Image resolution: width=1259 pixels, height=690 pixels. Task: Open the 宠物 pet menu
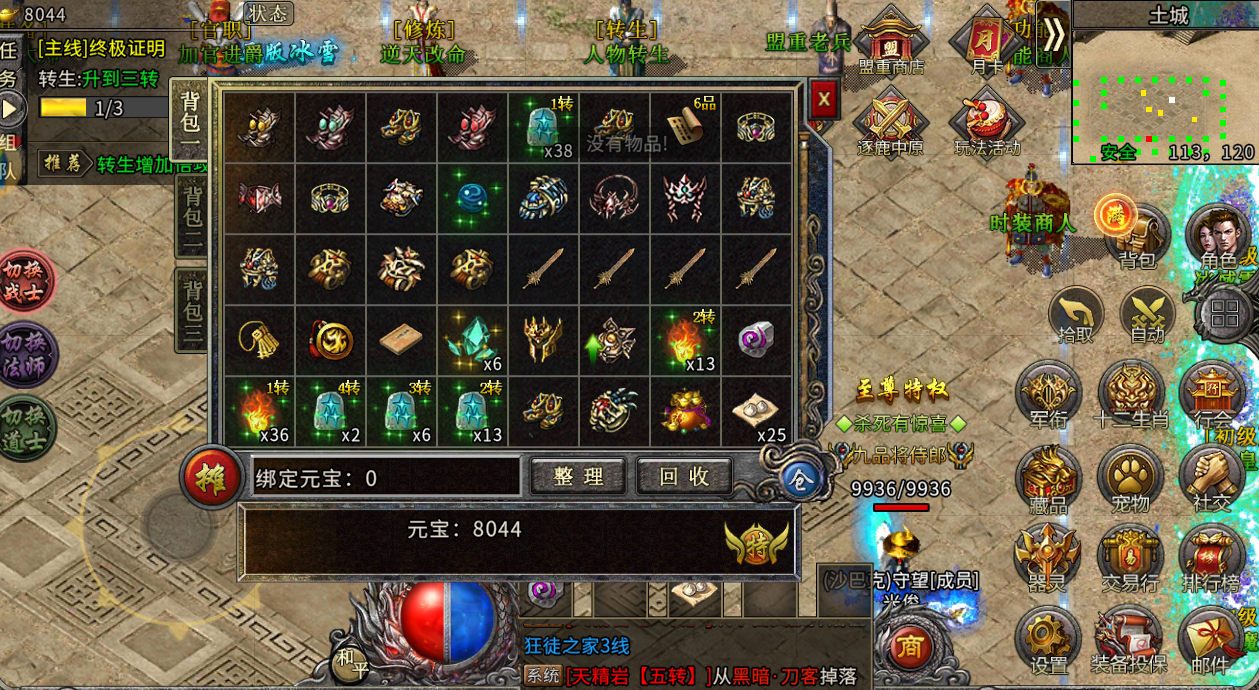pos(1130,477)
